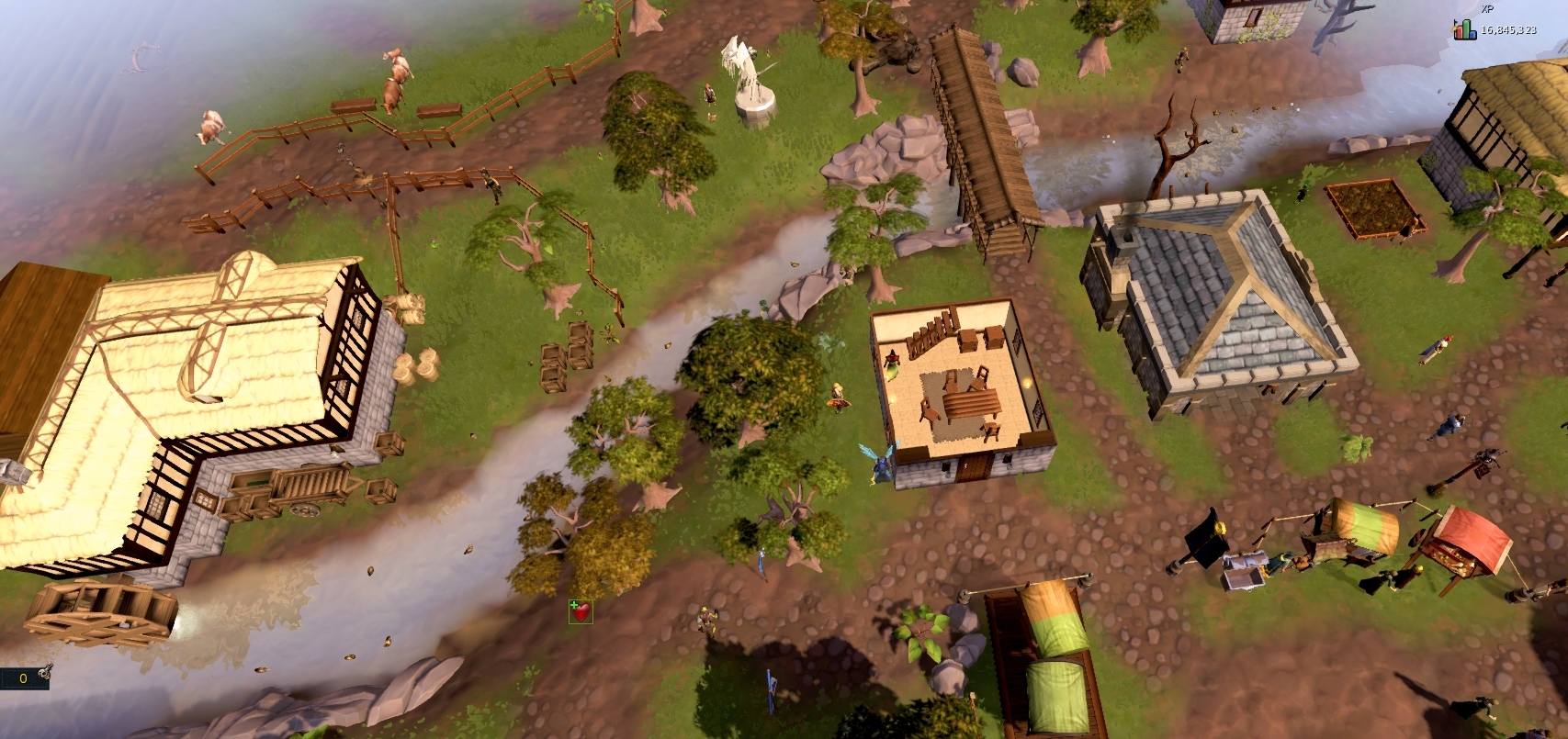Click the skull icon beside the zero counter
Screen dimensions: 1568x739
pyautogui.click(x=44, y=673)
